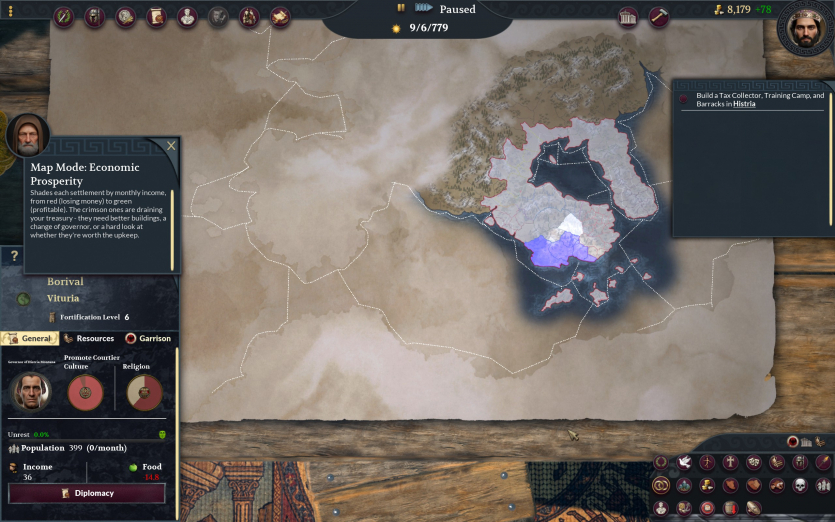Select the skull map mode
The height and width of the screenshot is (522, 835).
[800, 485]
